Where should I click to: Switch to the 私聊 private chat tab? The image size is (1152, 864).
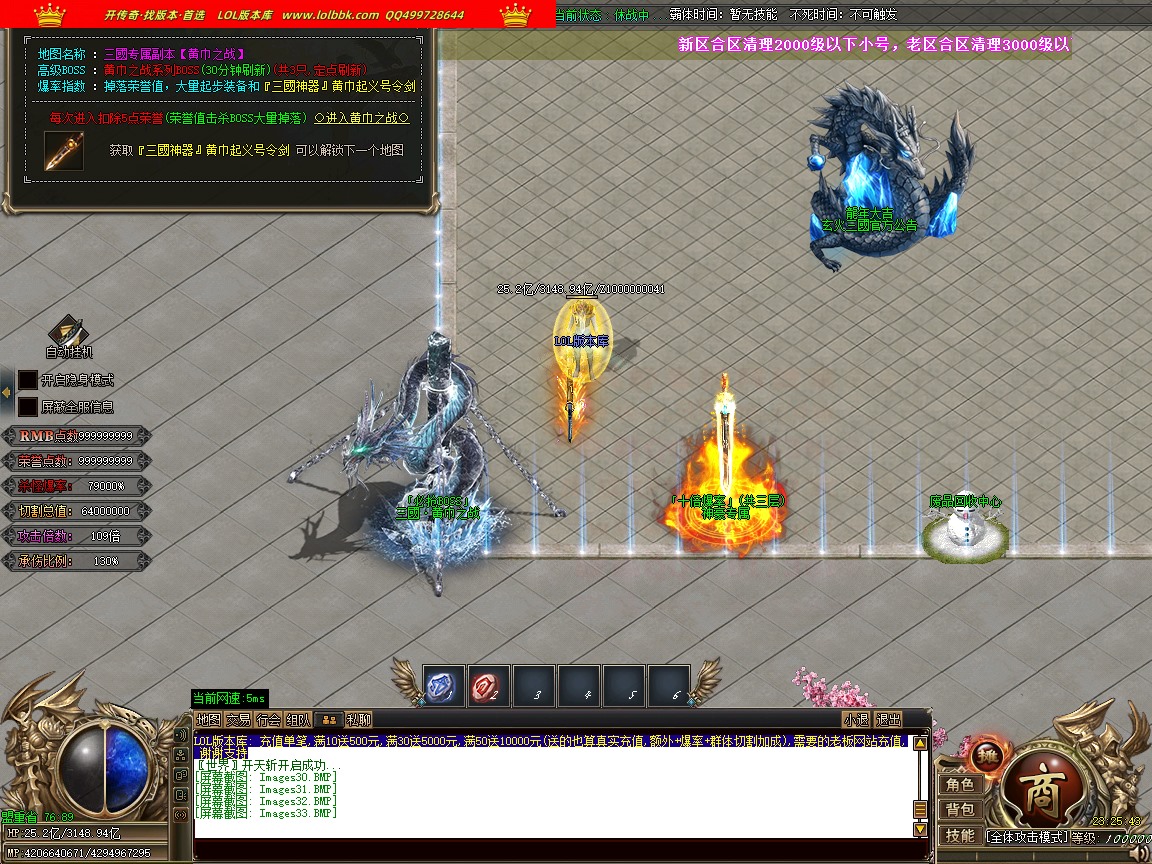coord(358,719)
